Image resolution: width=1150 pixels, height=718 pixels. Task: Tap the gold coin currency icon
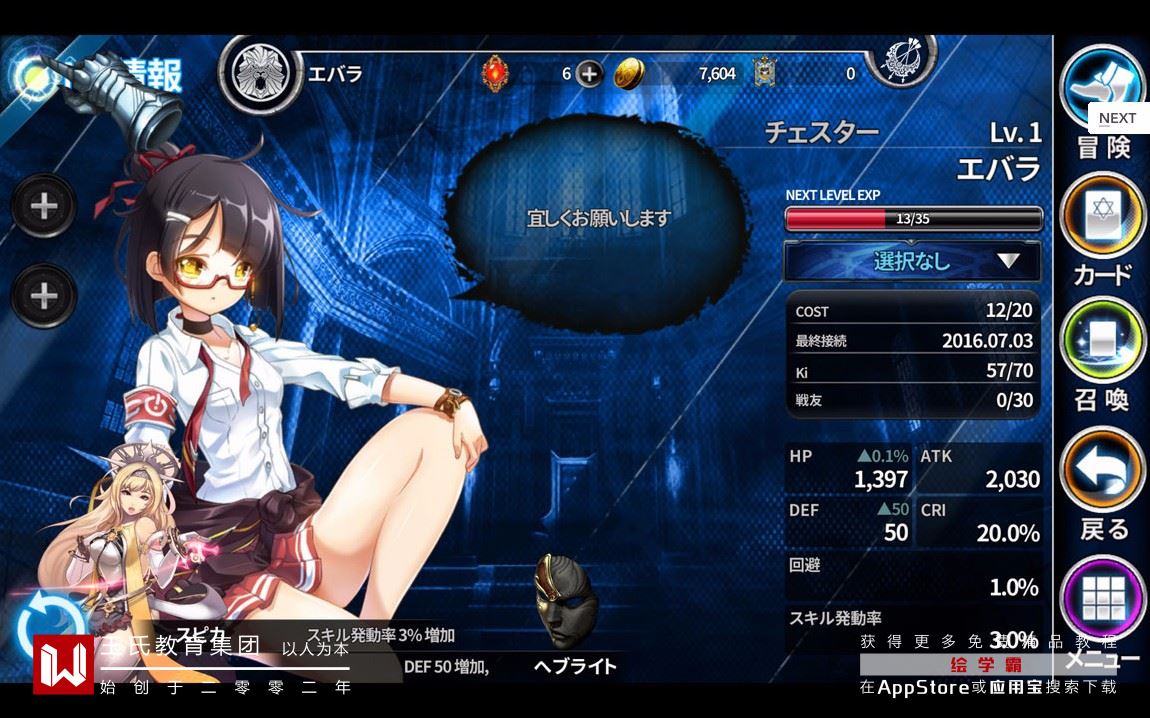tap(629, 74)
